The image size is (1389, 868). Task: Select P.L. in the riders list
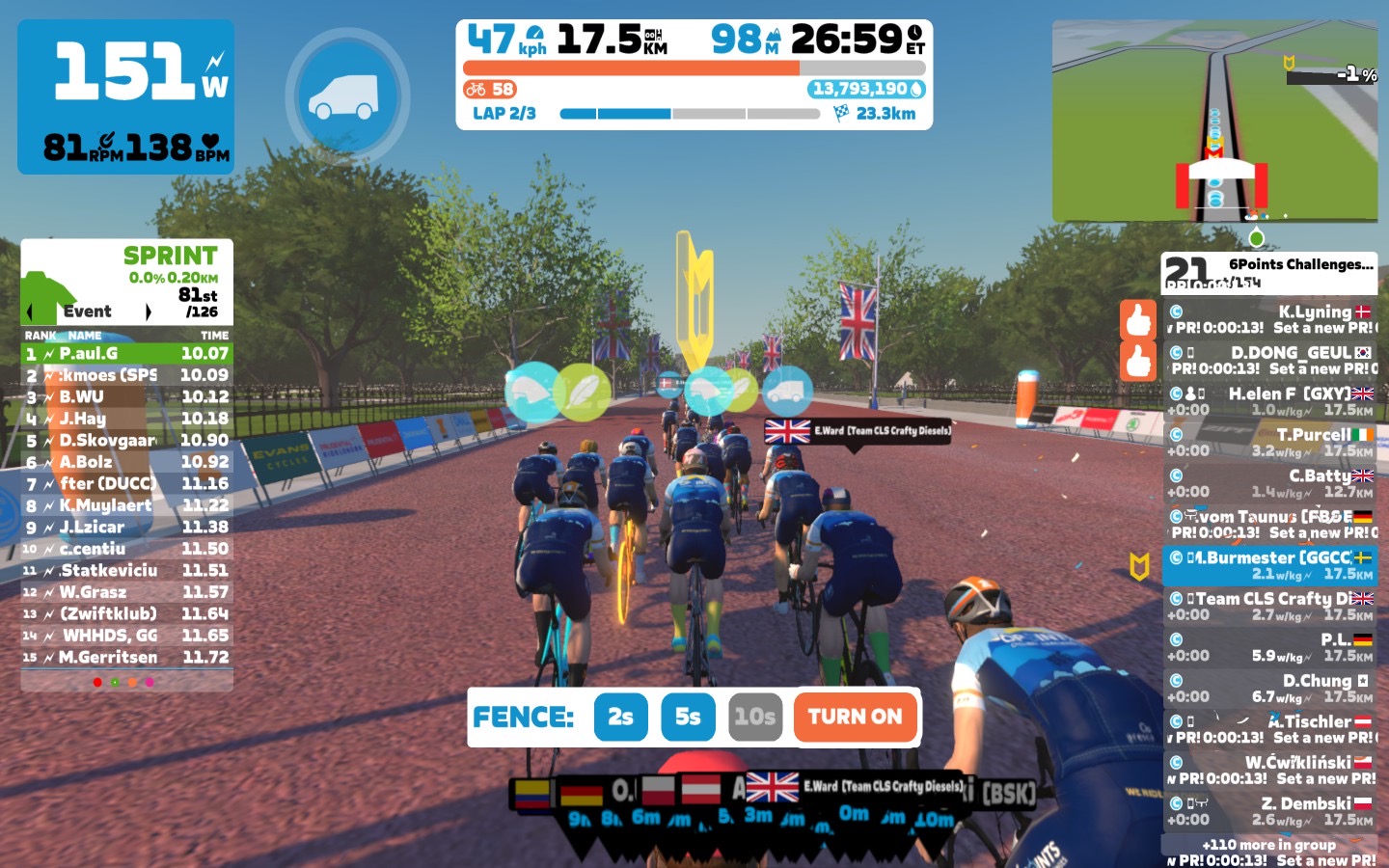1269,647
